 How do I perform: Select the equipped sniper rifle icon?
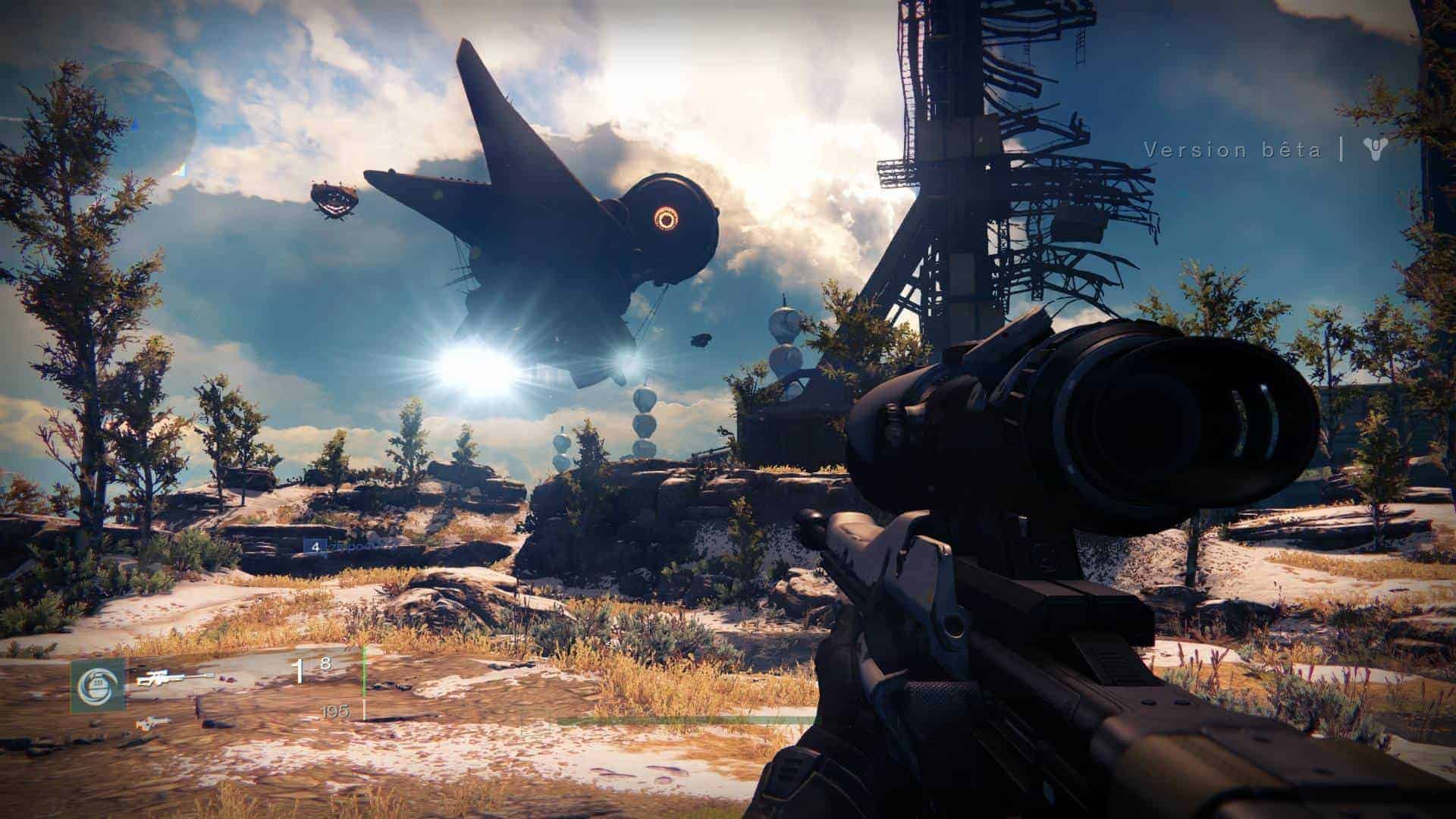(x=174, y=678)
